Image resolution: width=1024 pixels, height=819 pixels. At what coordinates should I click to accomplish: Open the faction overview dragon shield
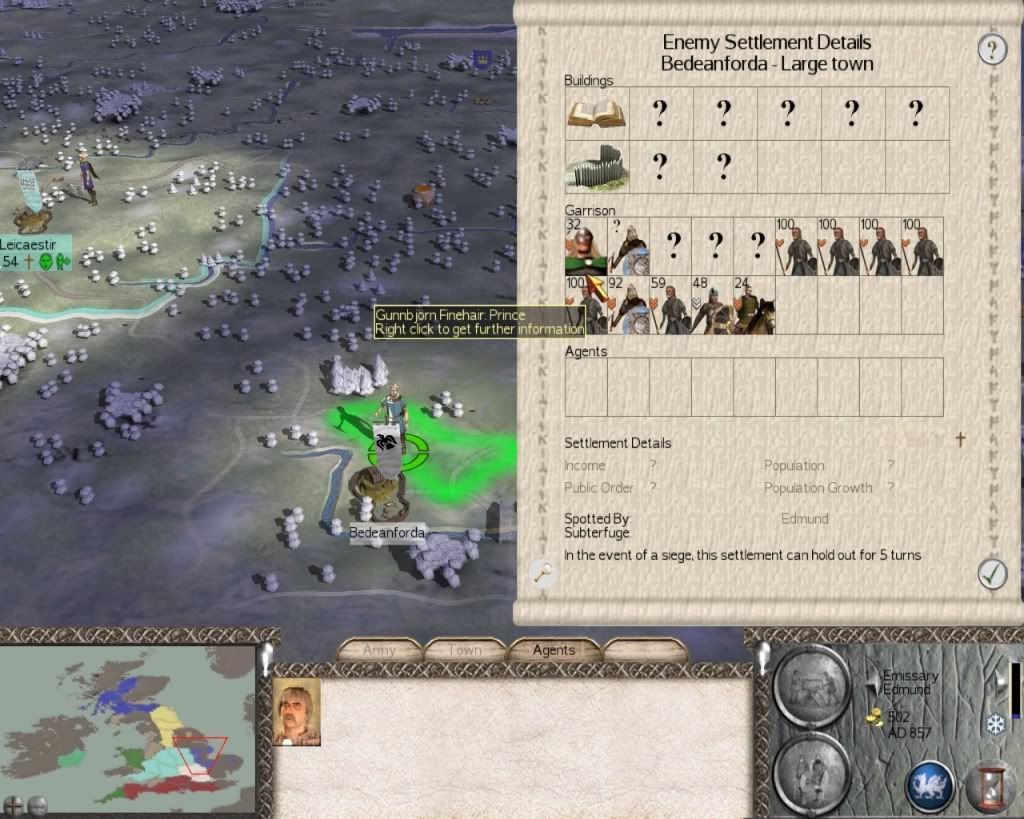pos(929,785)
